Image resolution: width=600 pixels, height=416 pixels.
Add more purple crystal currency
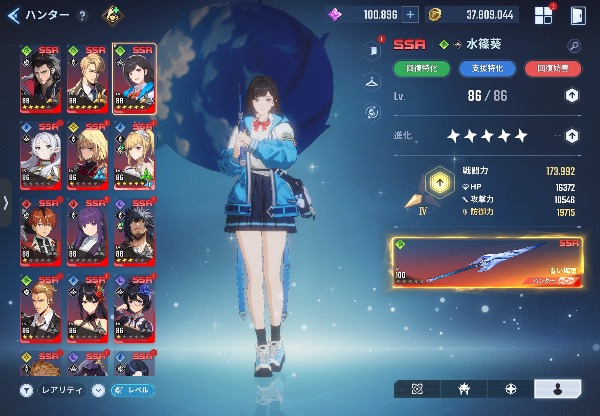(x=410, y=14)
